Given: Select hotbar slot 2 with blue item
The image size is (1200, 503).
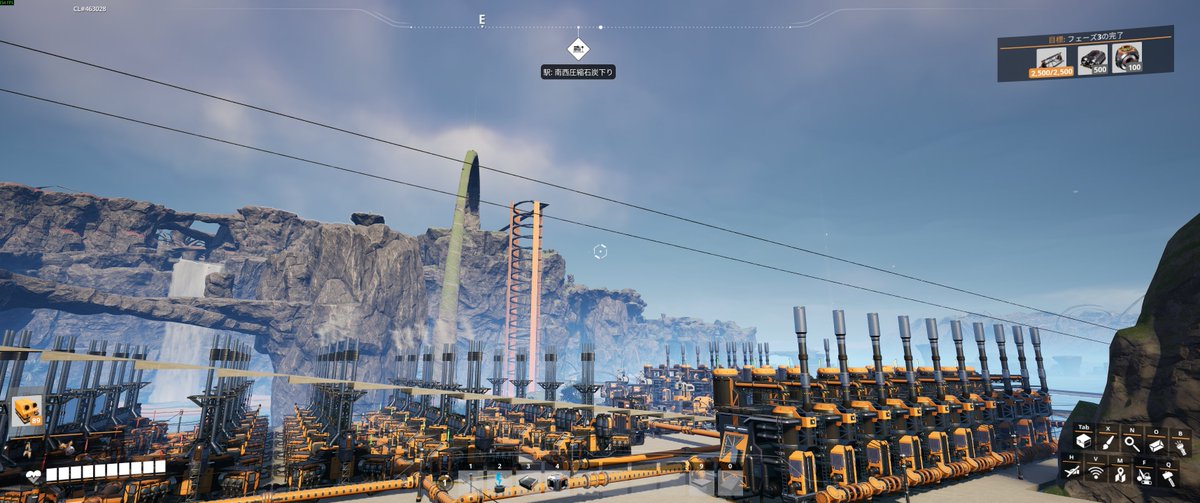Looking at the screenshot, I should (x=499, y=484).
